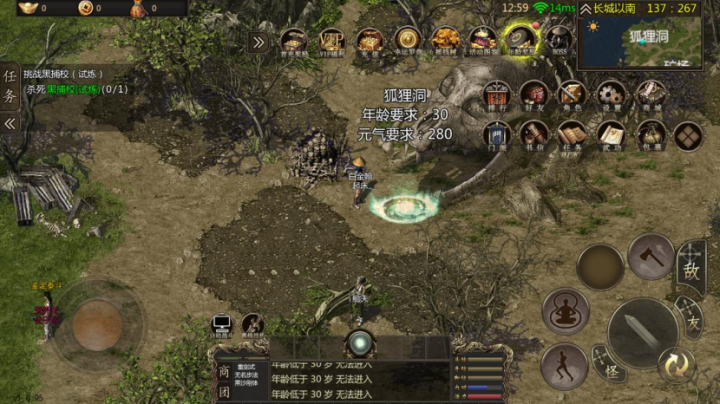Open the 任务 quest book
The height and width of the screenshot is (404, 720).
point(572,135)
